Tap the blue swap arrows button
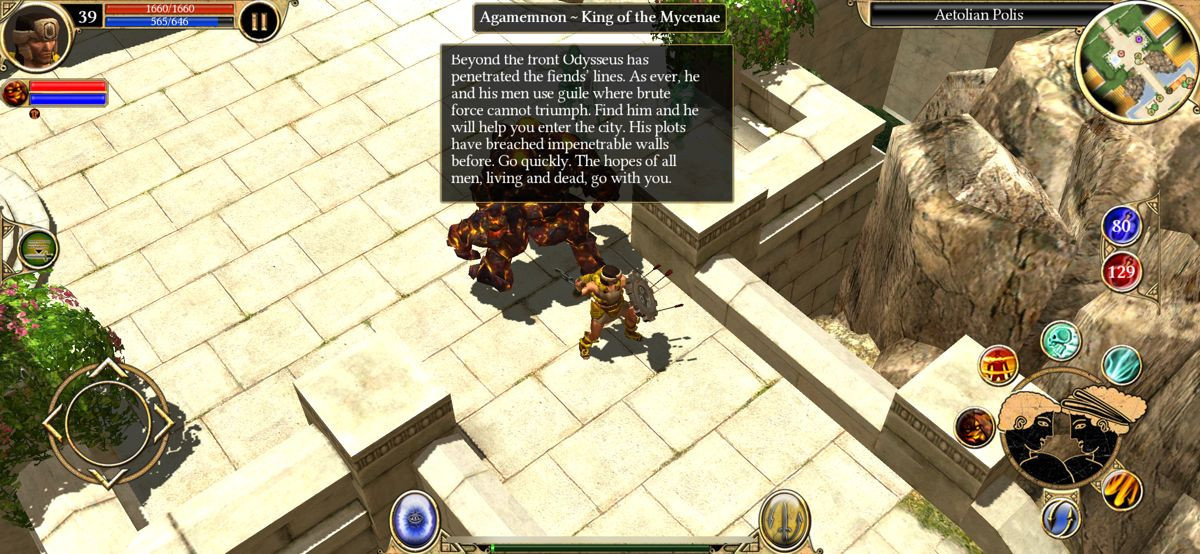The height and width of the screenshot is (554, 1200). tap(1060, 516)
